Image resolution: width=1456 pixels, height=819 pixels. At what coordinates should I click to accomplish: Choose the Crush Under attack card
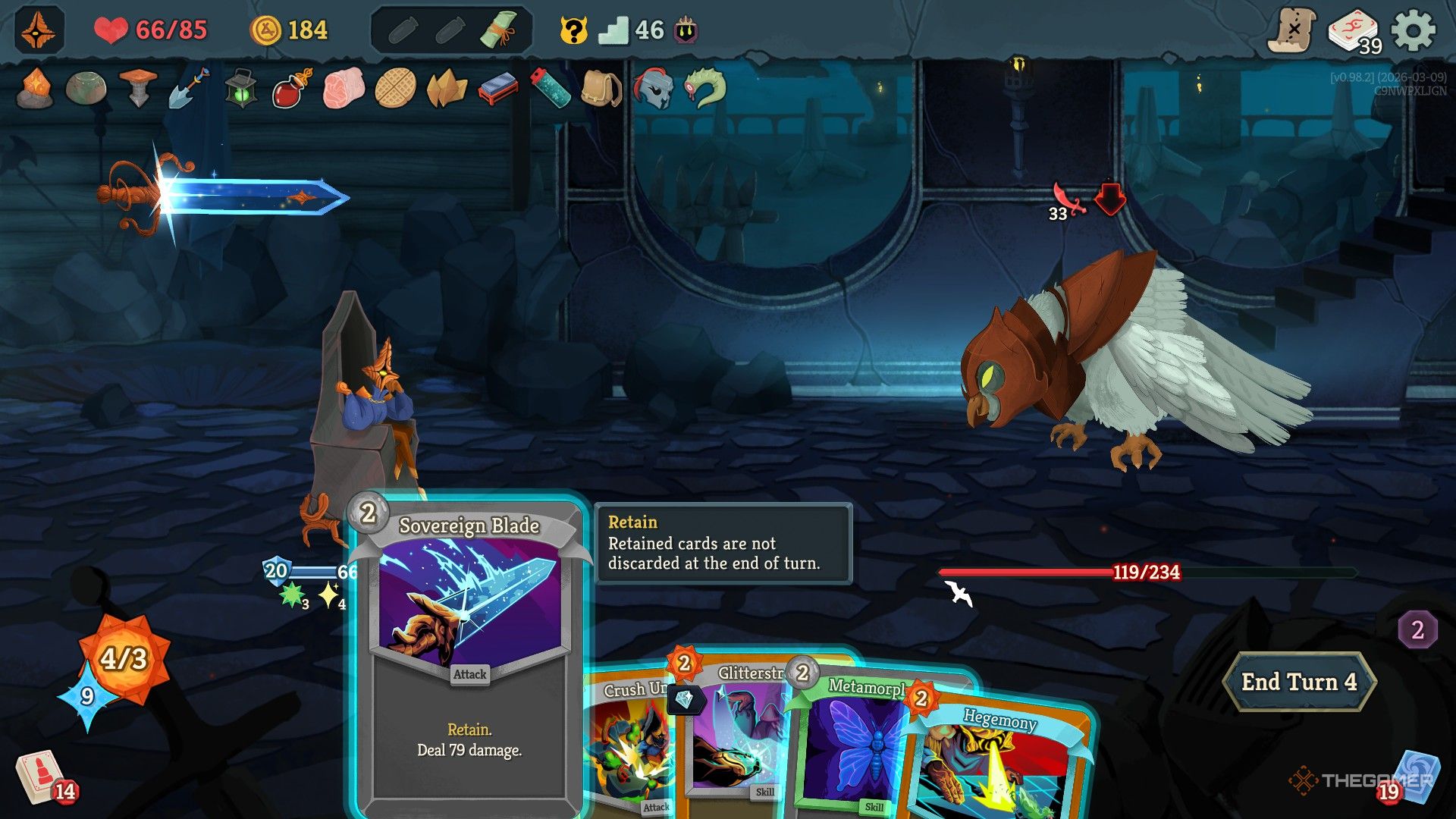coord(628,751)
